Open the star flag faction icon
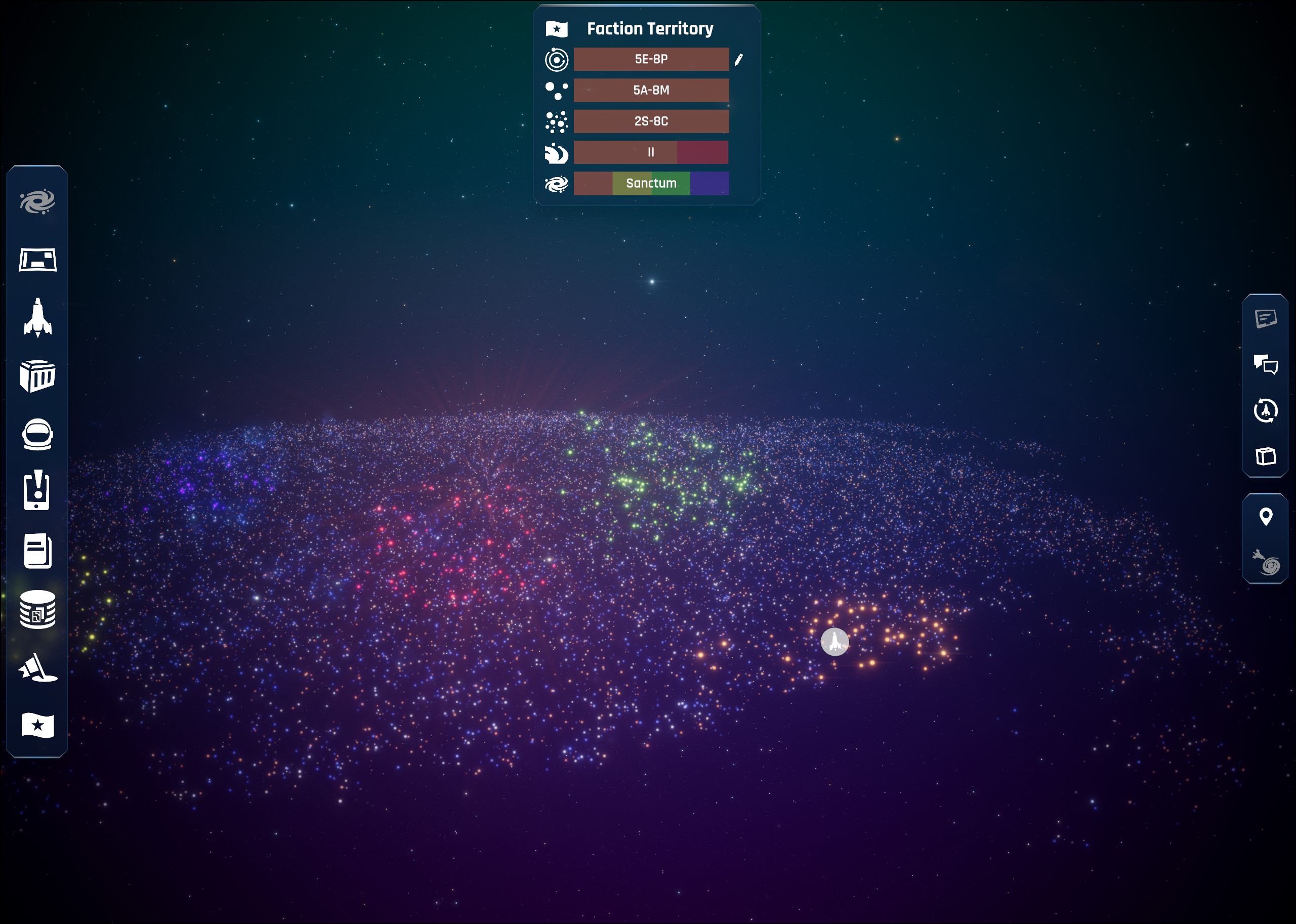 pyautogui.click(x=37, y=726)
